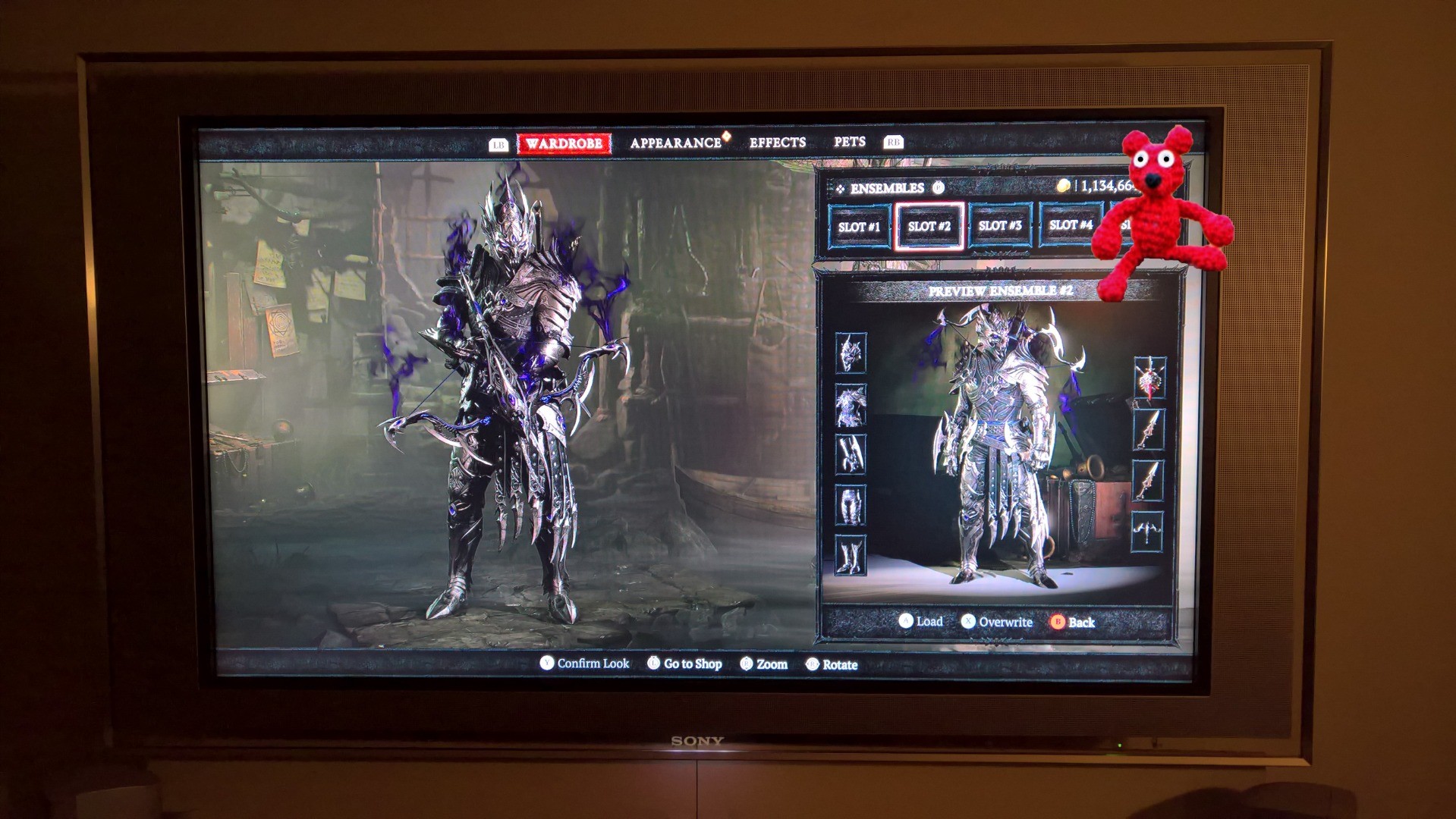Choose ensemble Slot #2
Screen dimensions: 1456x819
coord(929,226)
